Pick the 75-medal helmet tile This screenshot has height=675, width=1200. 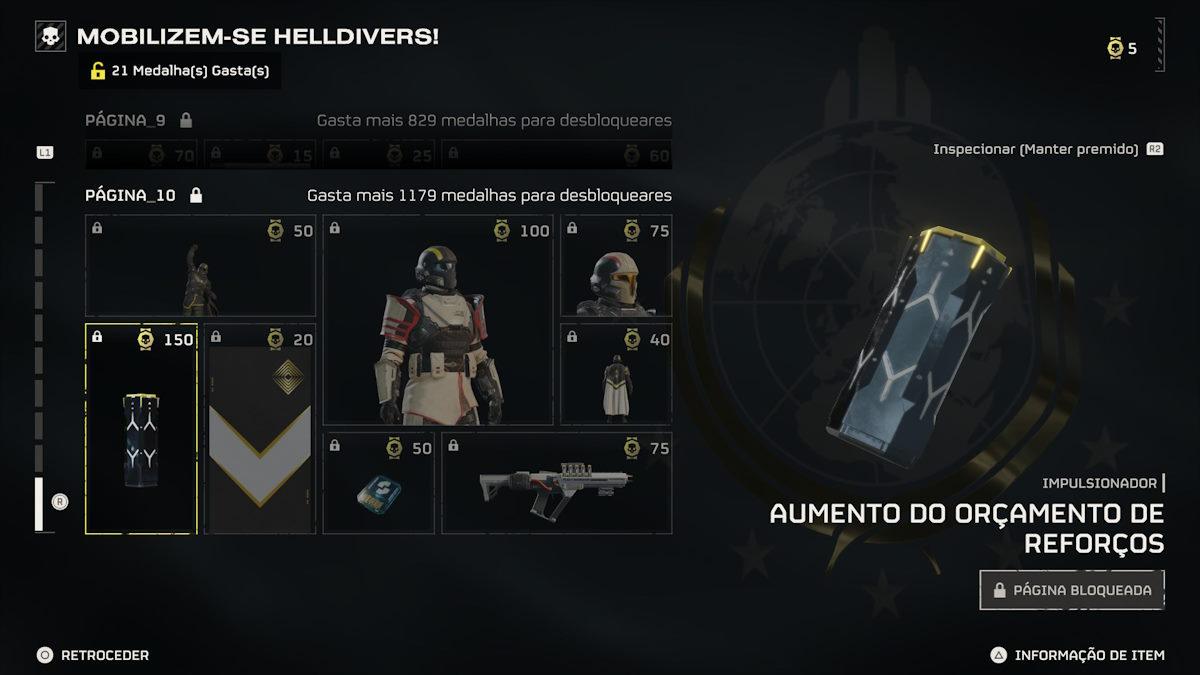616,266
